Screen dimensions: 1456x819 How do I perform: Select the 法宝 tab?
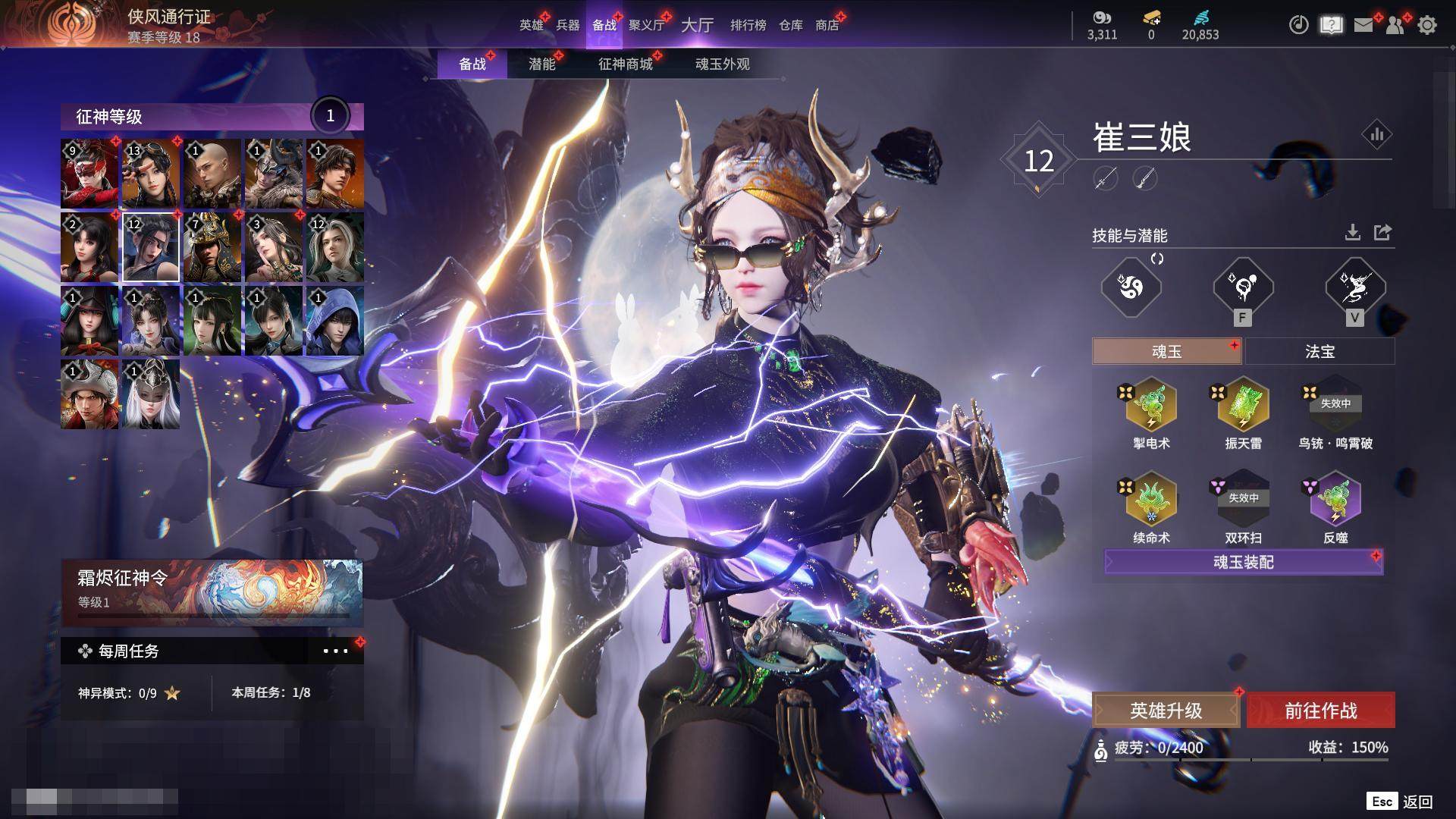pos(1319,352)
